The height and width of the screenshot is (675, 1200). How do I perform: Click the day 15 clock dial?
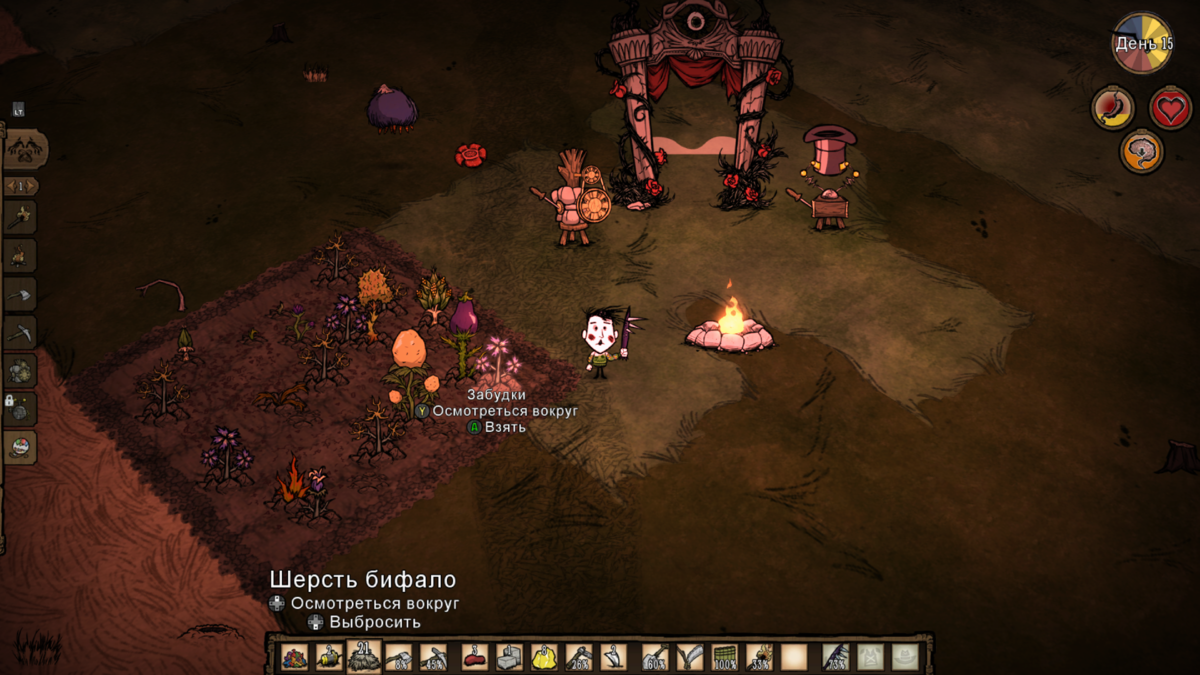(1143, 43)
